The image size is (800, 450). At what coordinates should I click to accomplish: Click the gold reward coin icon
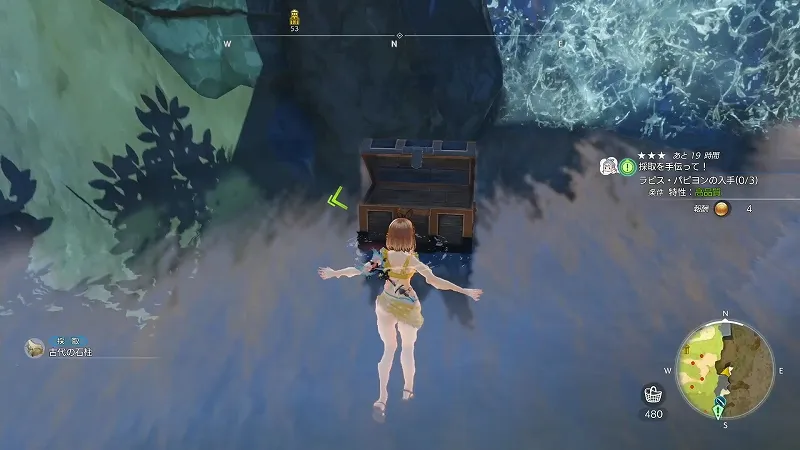(x=720, y=208)
